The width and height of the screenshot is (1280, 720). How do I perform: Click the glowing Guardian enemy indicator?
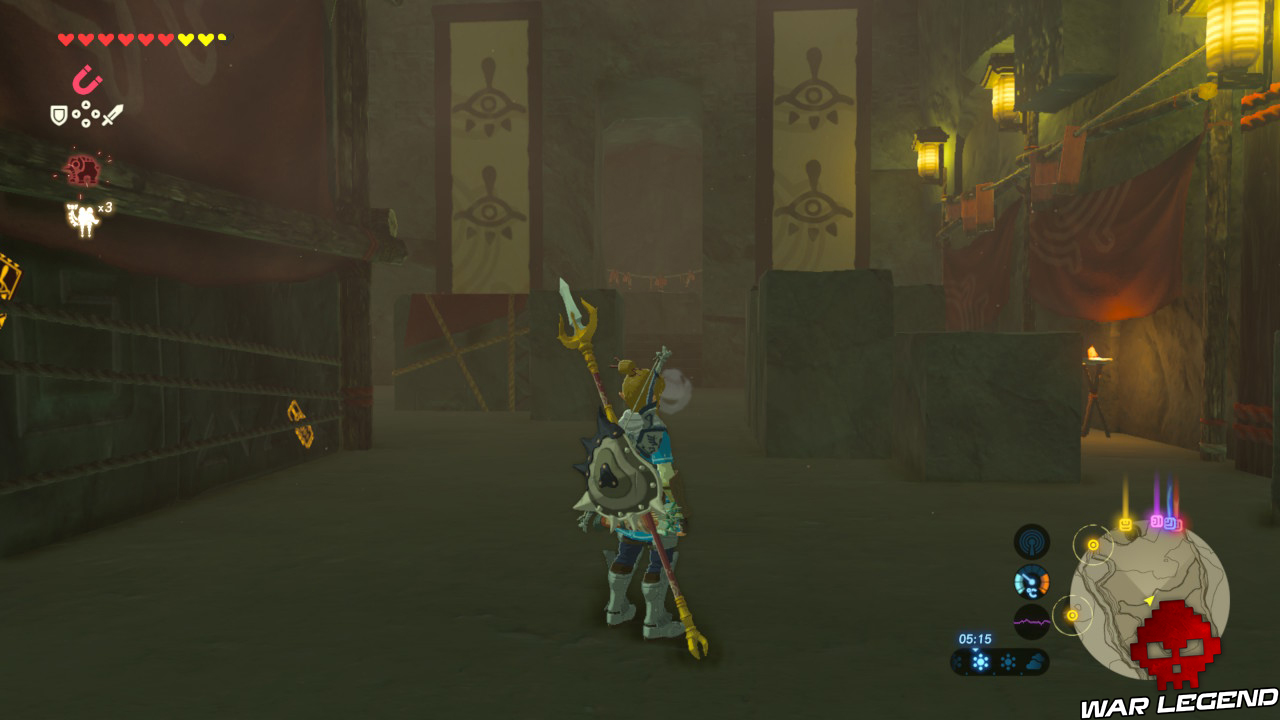pyautogui.click(x=84, y=167)
